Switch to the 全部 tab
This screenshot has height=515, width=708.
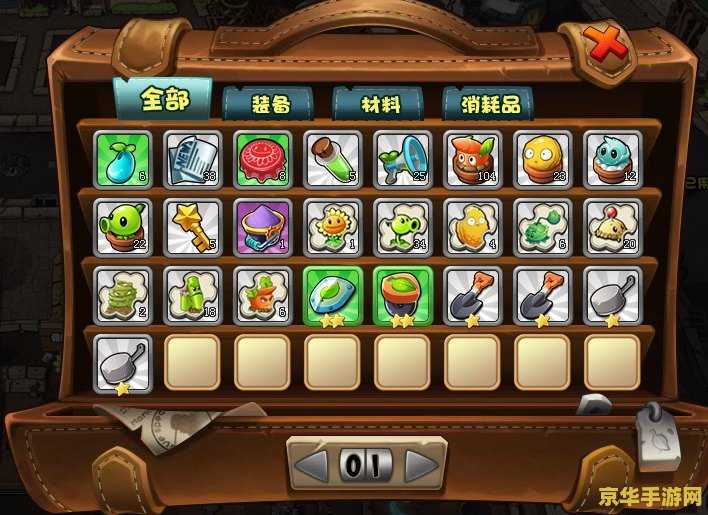163,98
